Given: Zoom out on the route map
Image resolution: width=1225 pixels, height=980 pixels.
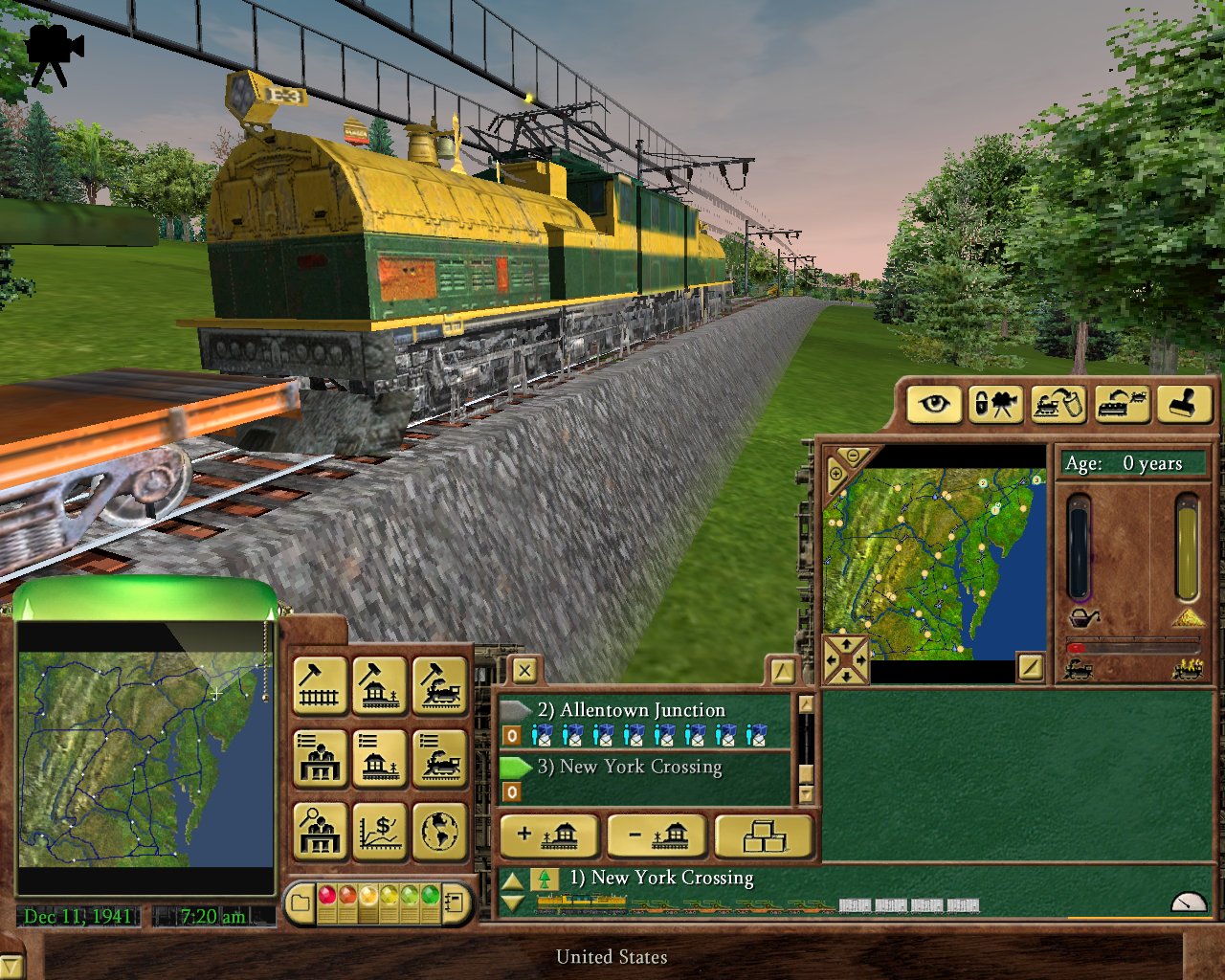Looking at the screenshot, I should coord(854,457).
